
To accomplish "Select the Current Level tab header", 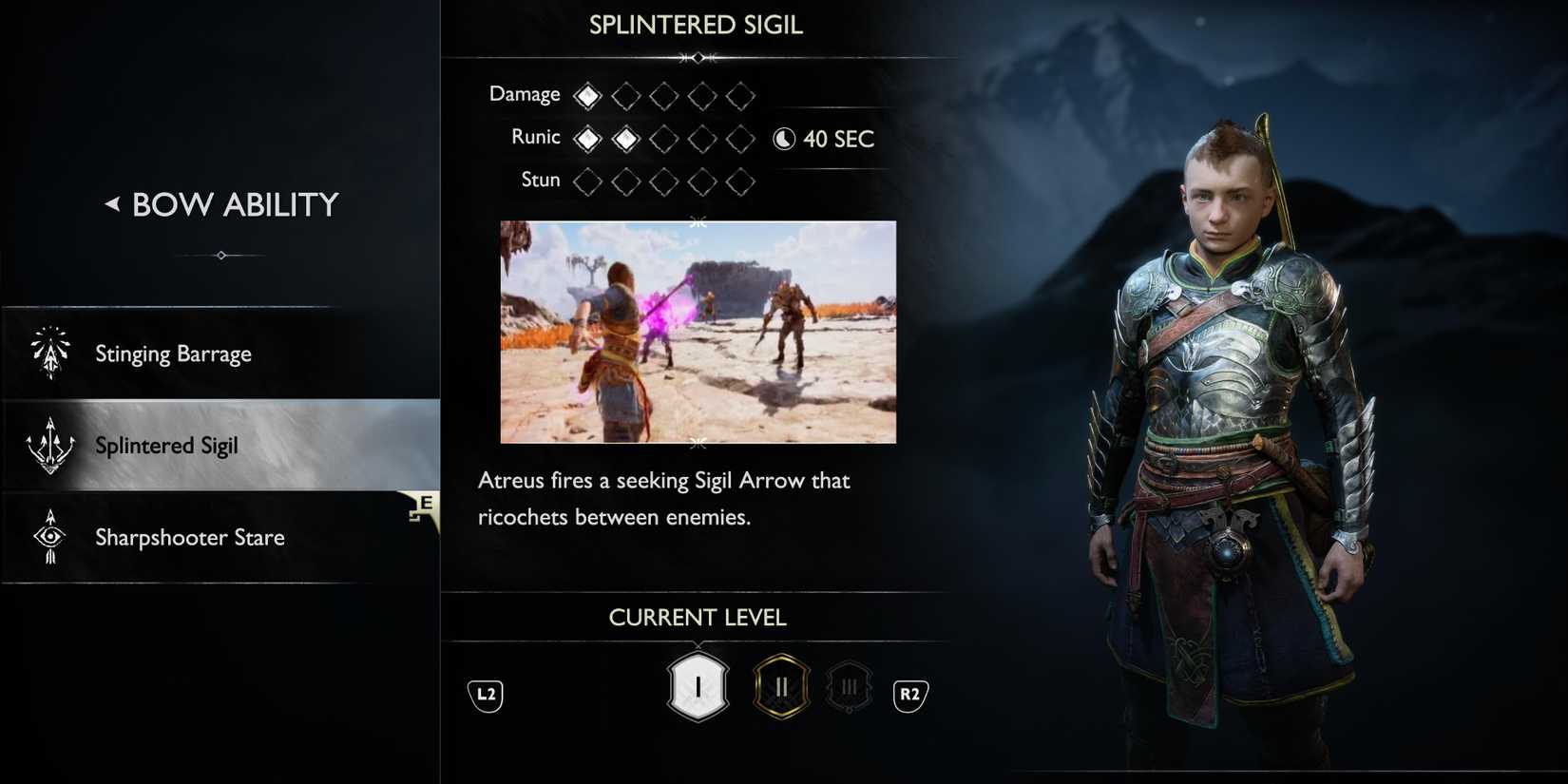I will tap(697, 617).
